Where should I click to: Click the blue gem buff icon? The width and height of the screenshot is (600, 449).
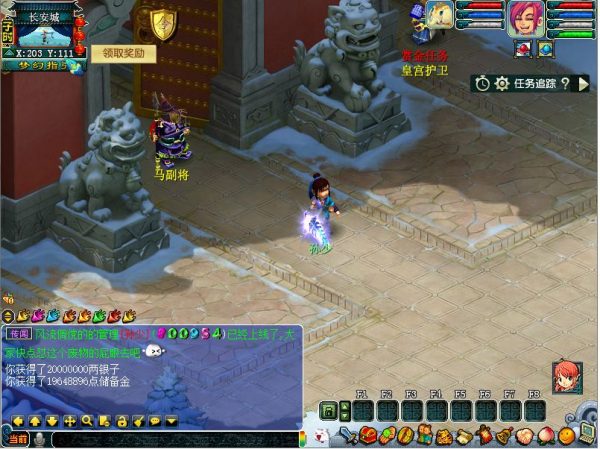point(545,48)
